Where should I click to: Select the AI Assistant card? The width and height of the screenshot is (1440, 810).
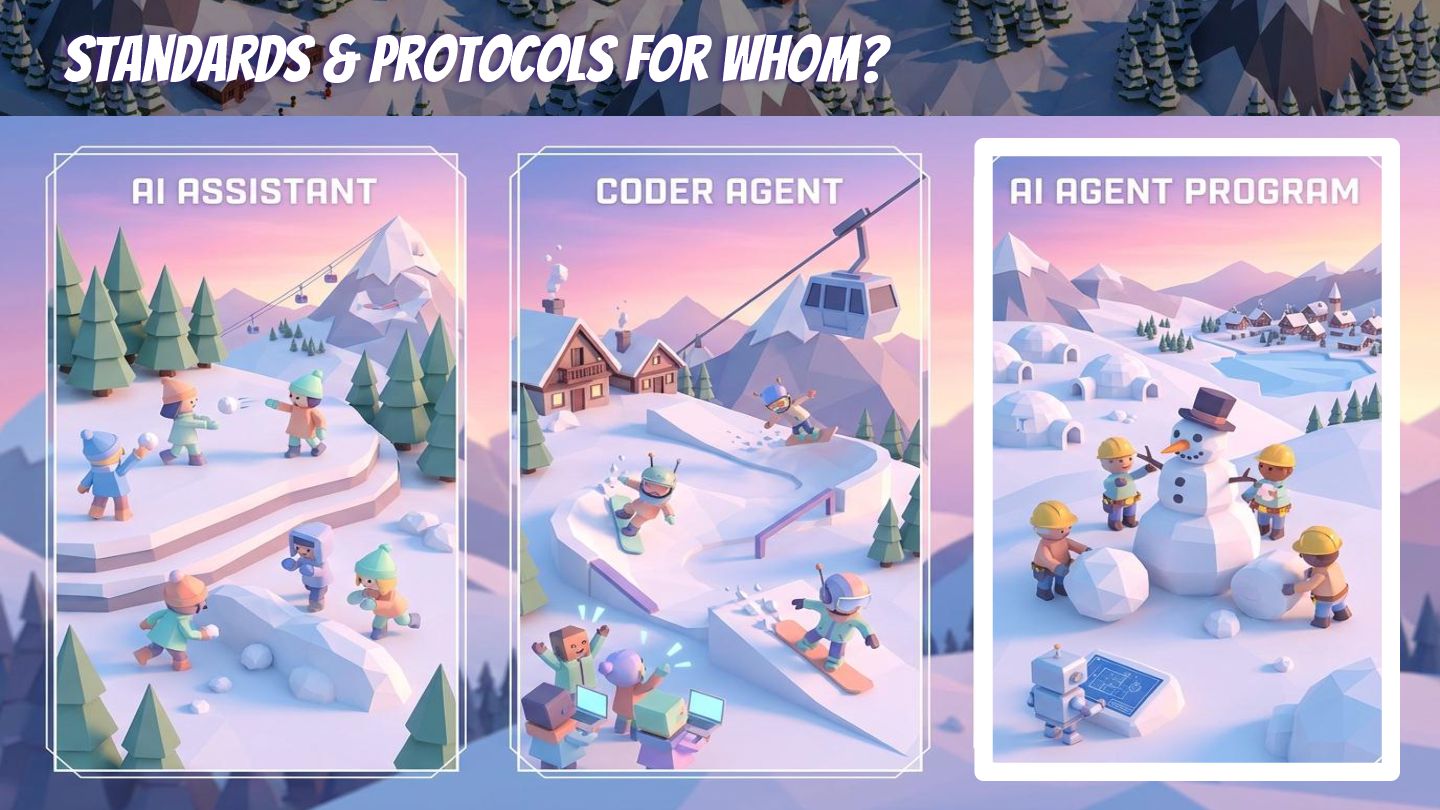pyautogui.click(x=257, y=460)
